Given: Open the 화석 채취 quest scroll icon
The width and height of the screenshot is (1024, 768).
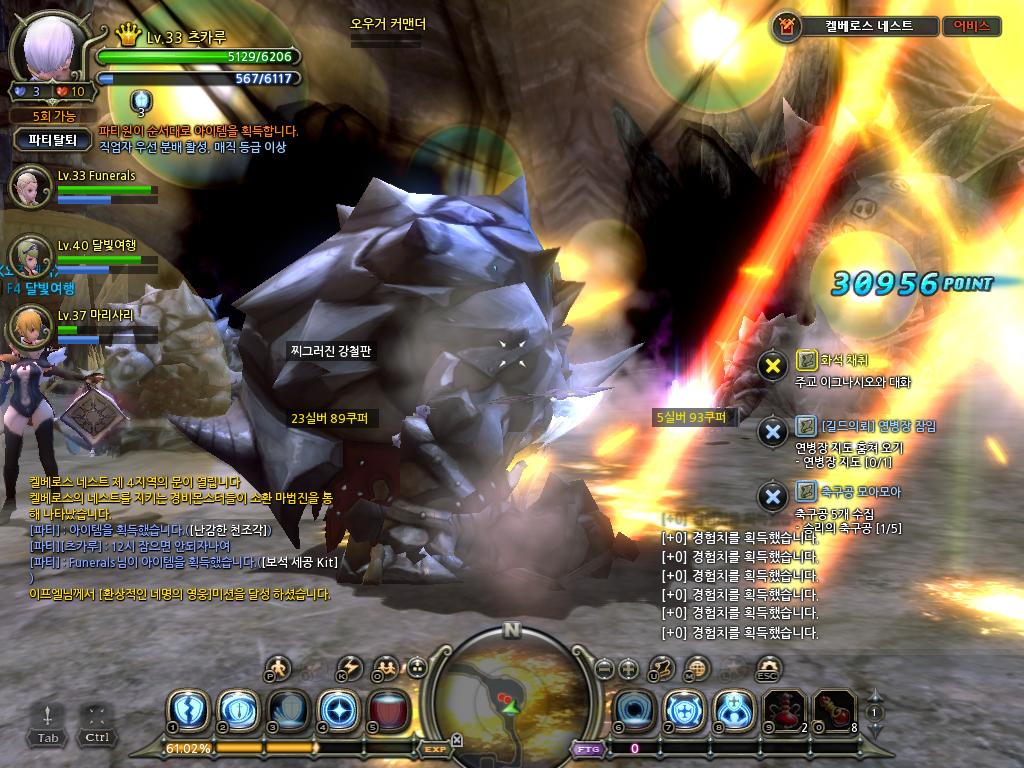Looking at the screenshot, I should pos(806,359).
